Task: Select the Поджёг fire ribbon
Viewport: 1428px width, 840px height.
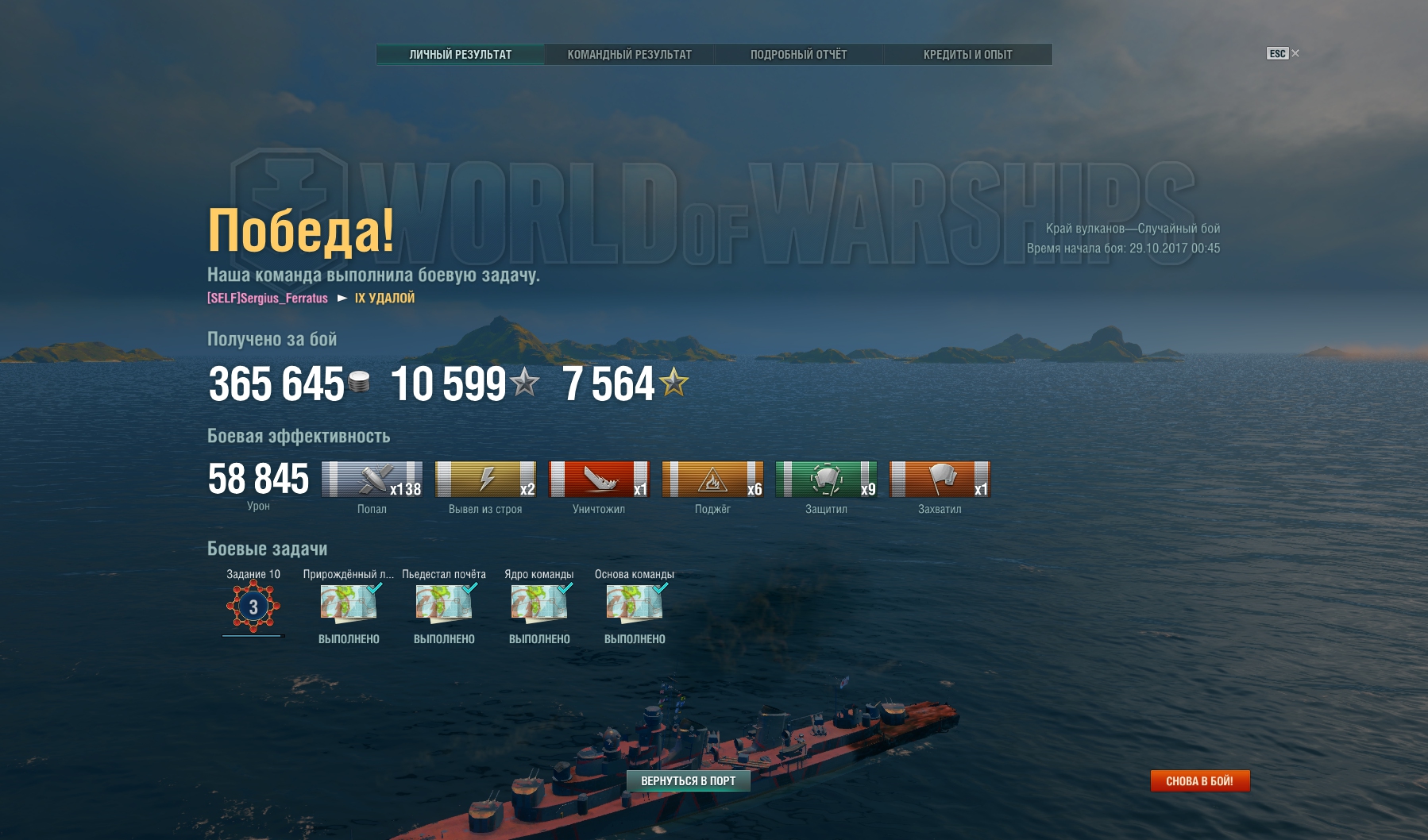Action: (x=712, y=480)
